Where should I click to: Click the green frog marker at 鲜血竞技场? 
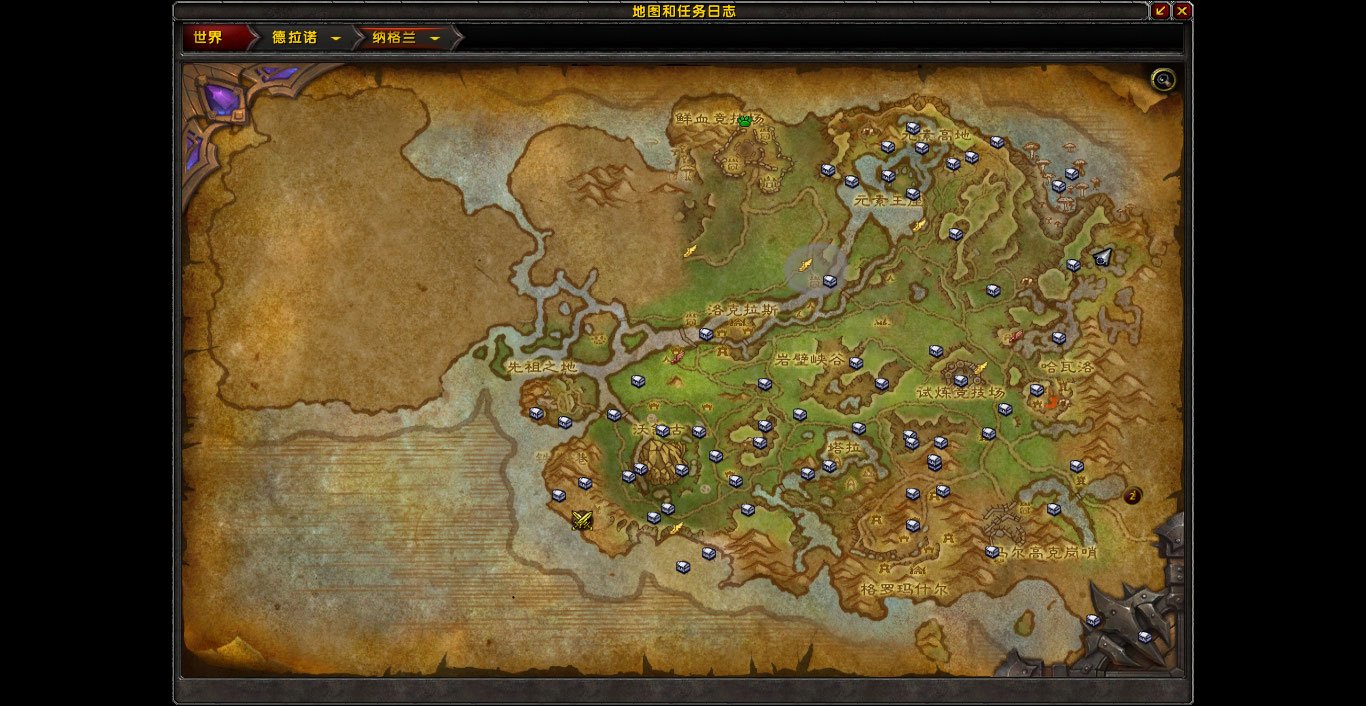point(744,120)
